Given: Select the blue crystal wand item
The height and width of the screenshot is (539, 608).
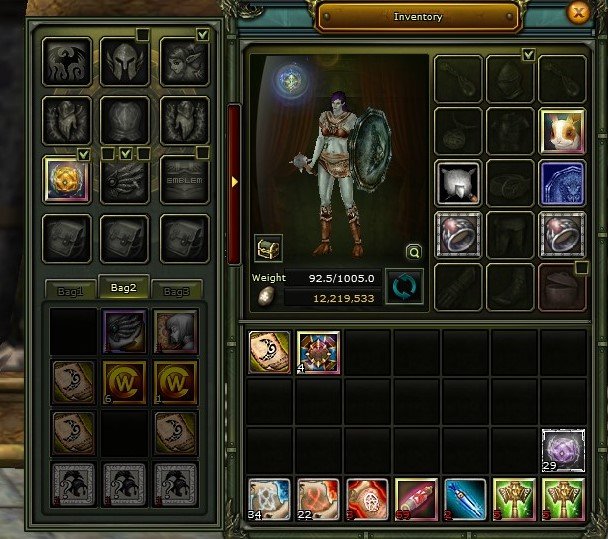Looking at the screenshot, I should coord(465,499).
